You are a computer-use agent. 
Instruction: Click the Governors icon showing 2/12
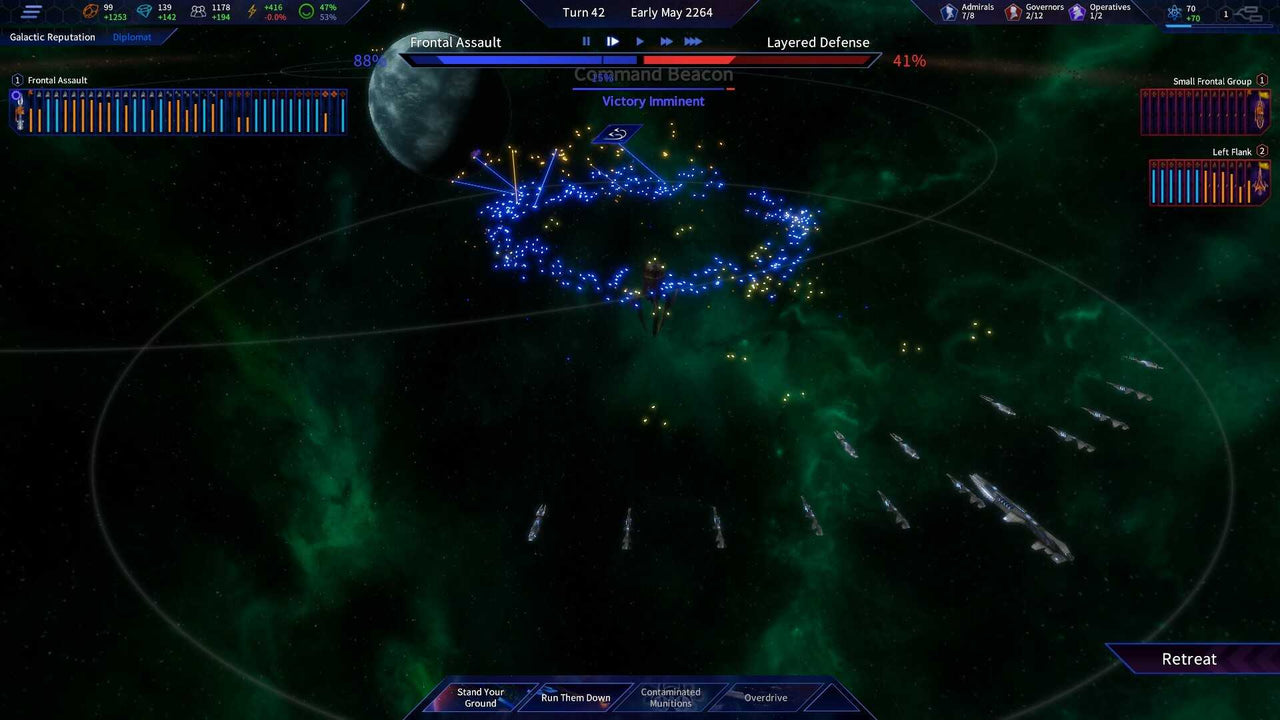[1013, 11]
